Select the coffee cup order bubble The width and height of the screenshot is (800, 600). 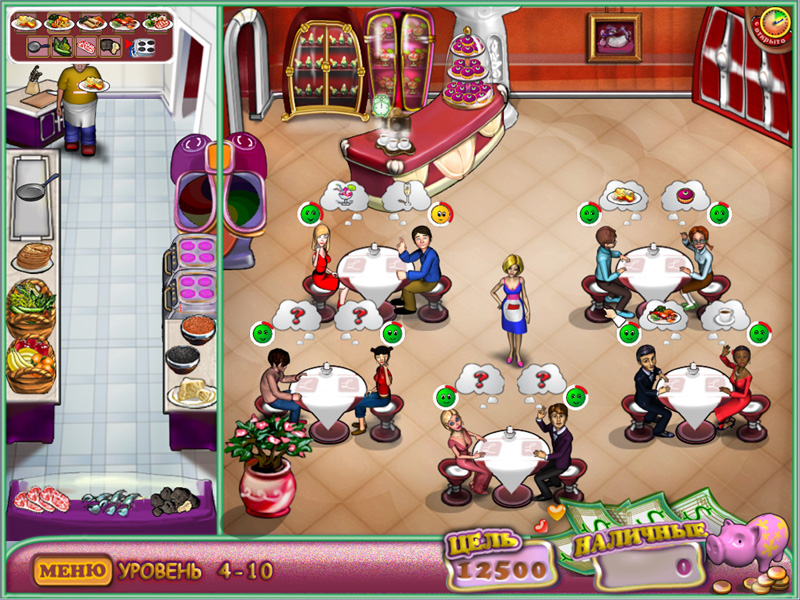coord(722,314)
